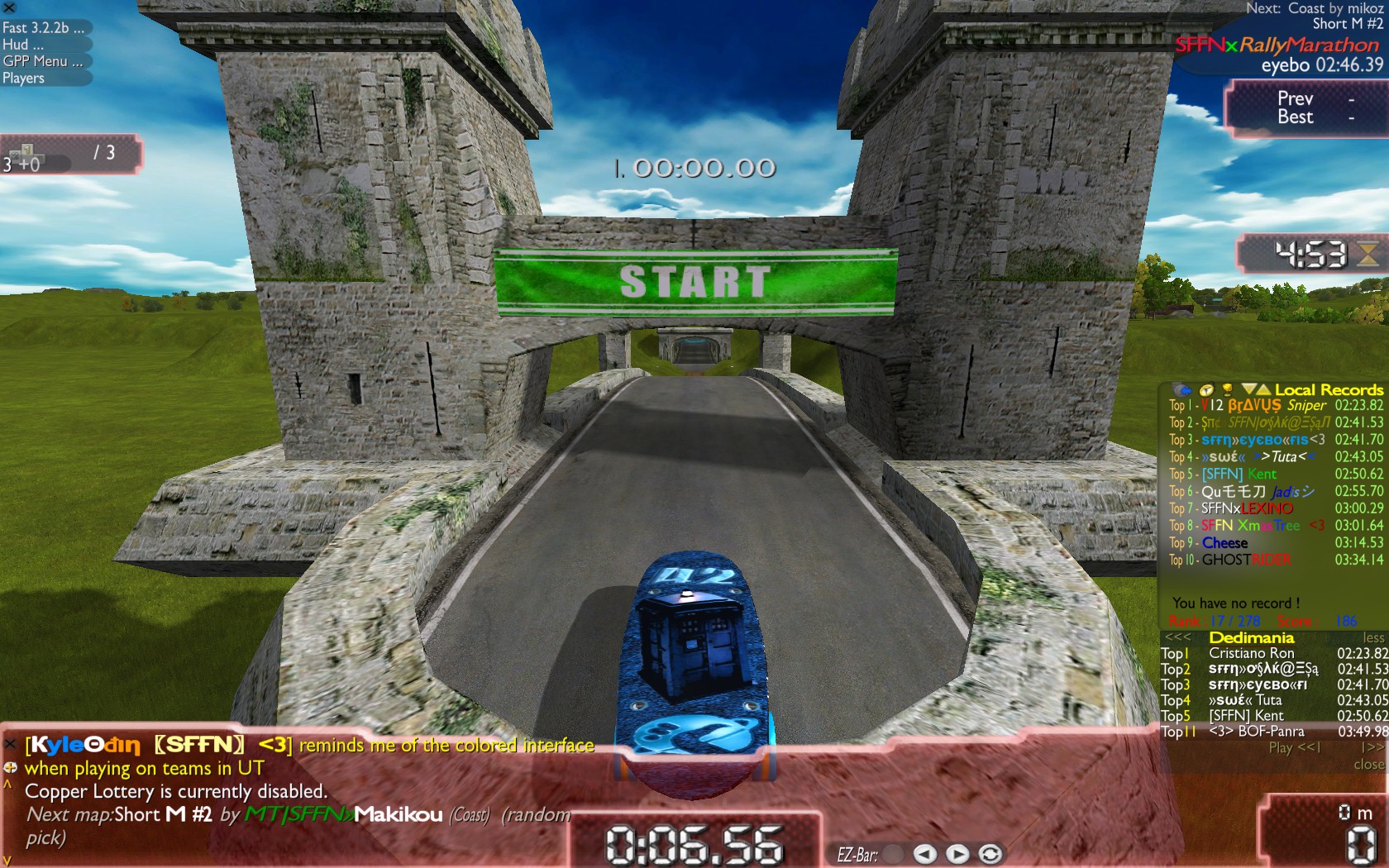Close the Dedimania records panel
Viewport: 1389px width, 868px height.
pyautogui.click(x=1369, y=765)
